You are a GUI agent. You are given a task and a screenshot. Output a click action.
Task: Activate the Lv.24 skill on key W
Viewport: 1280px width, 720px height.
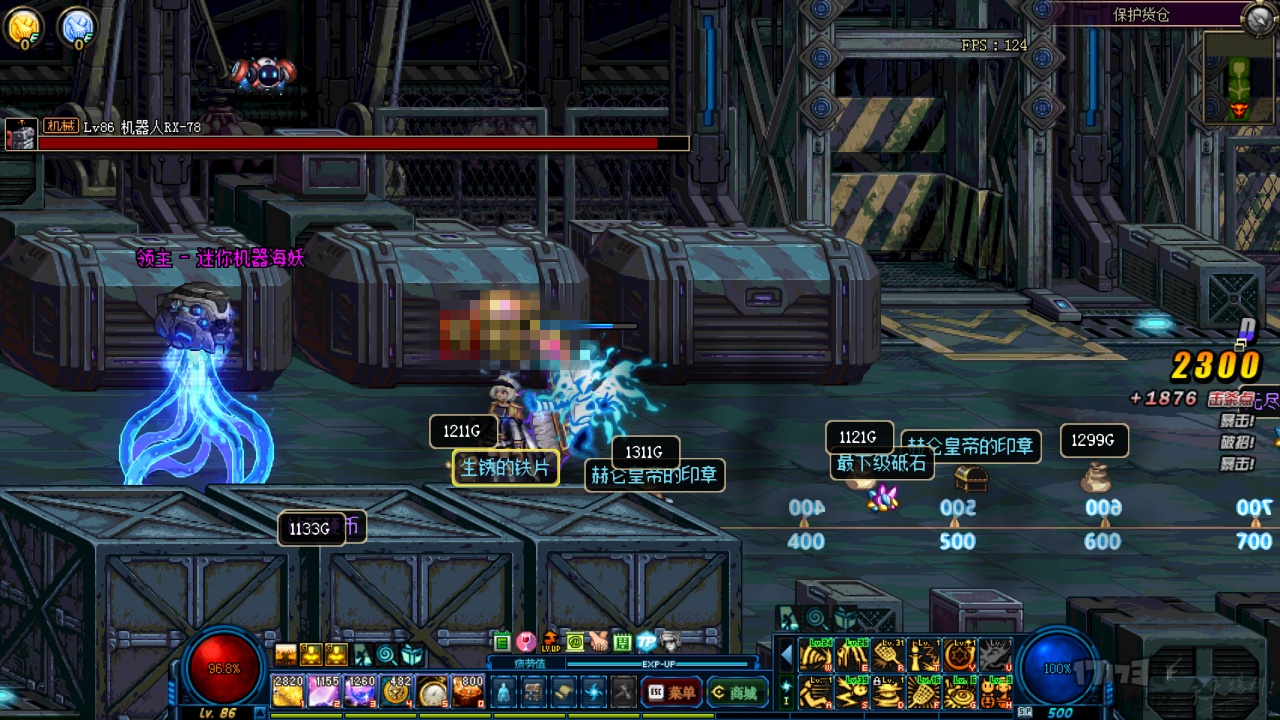click(816, 655)
